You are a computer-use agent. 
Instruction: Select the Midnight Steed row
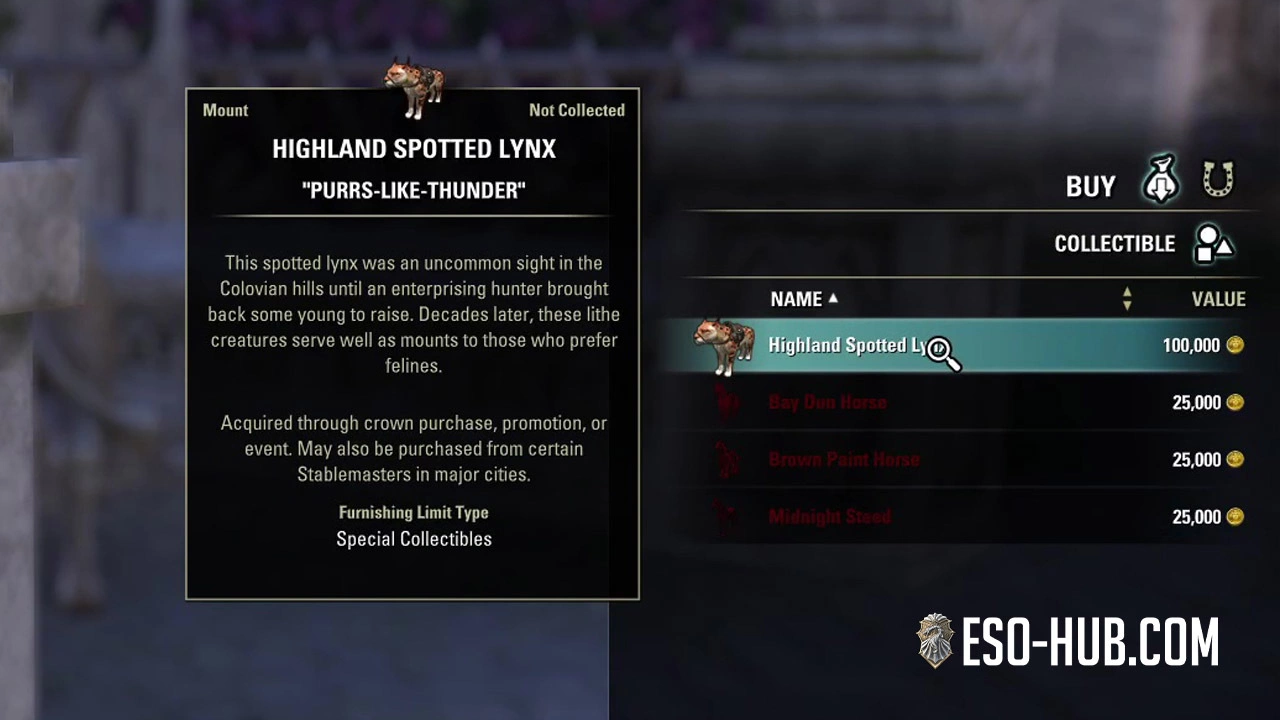coord(960,517)
